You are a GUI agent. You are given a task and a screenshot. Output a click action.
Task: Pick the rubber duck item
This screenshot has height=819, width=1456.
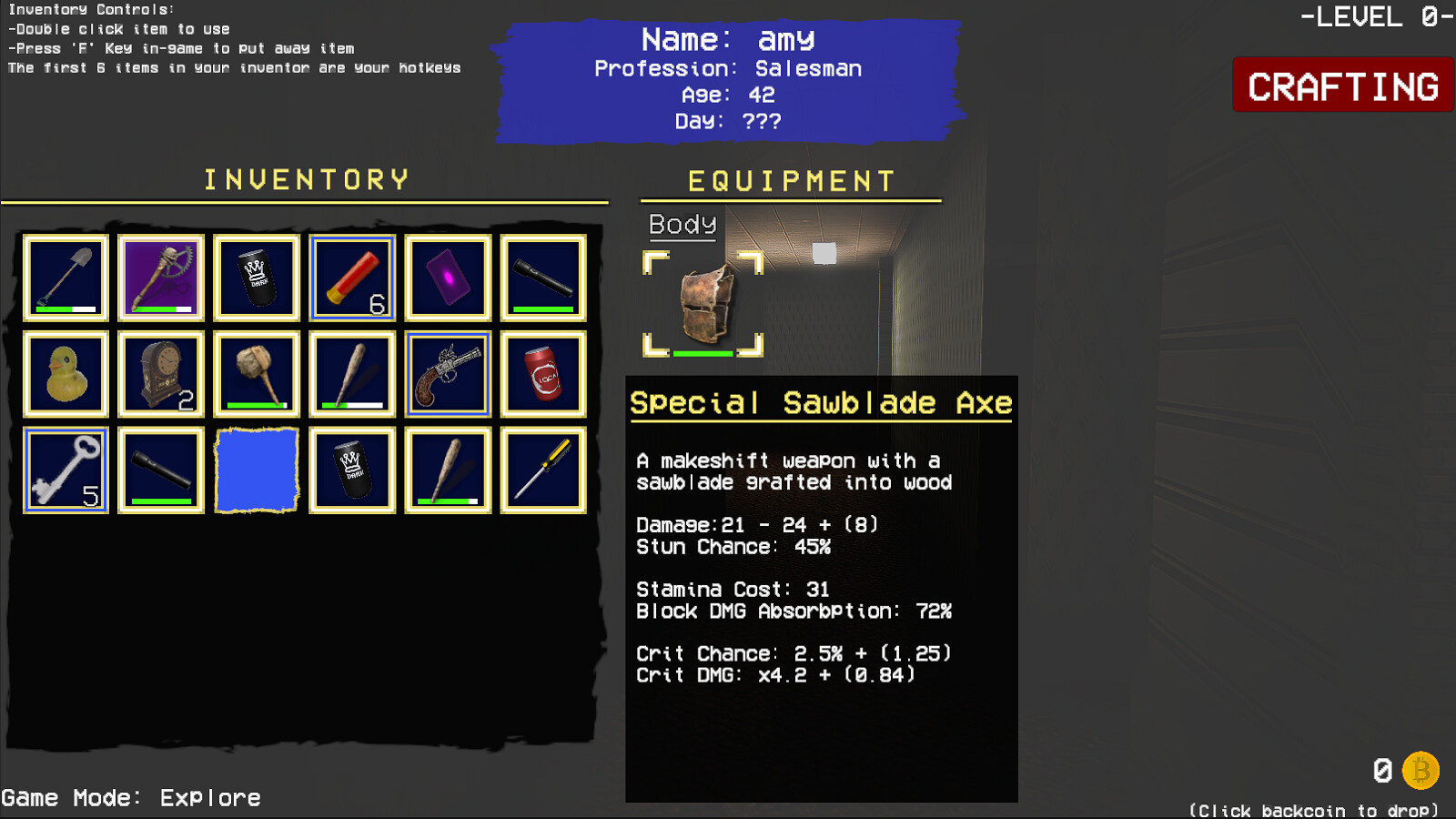pyautogui.click(x=66, y=374)
